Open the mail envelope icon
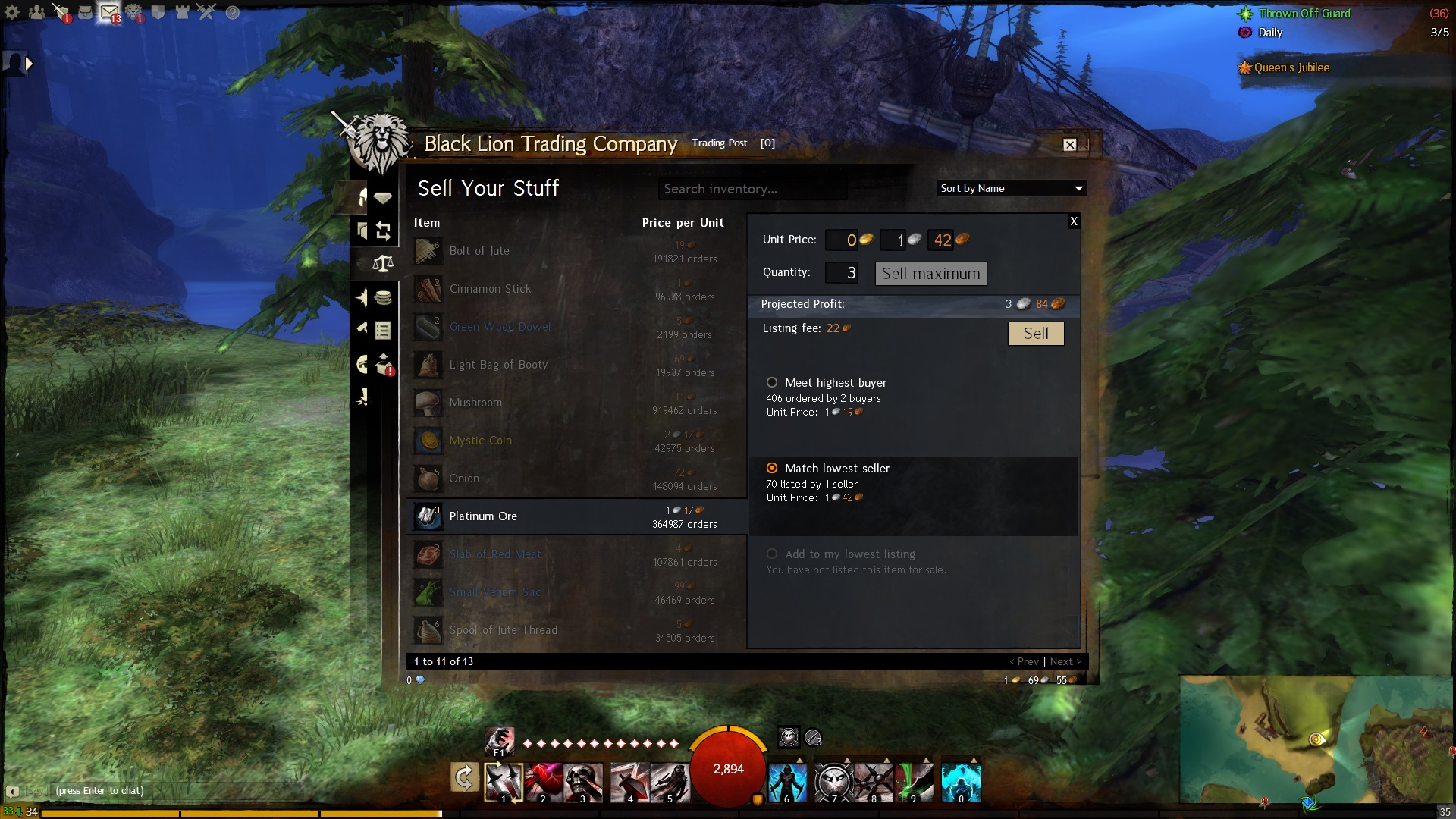This screenshot has width=1456, height=819. click(x=109, y=12)
